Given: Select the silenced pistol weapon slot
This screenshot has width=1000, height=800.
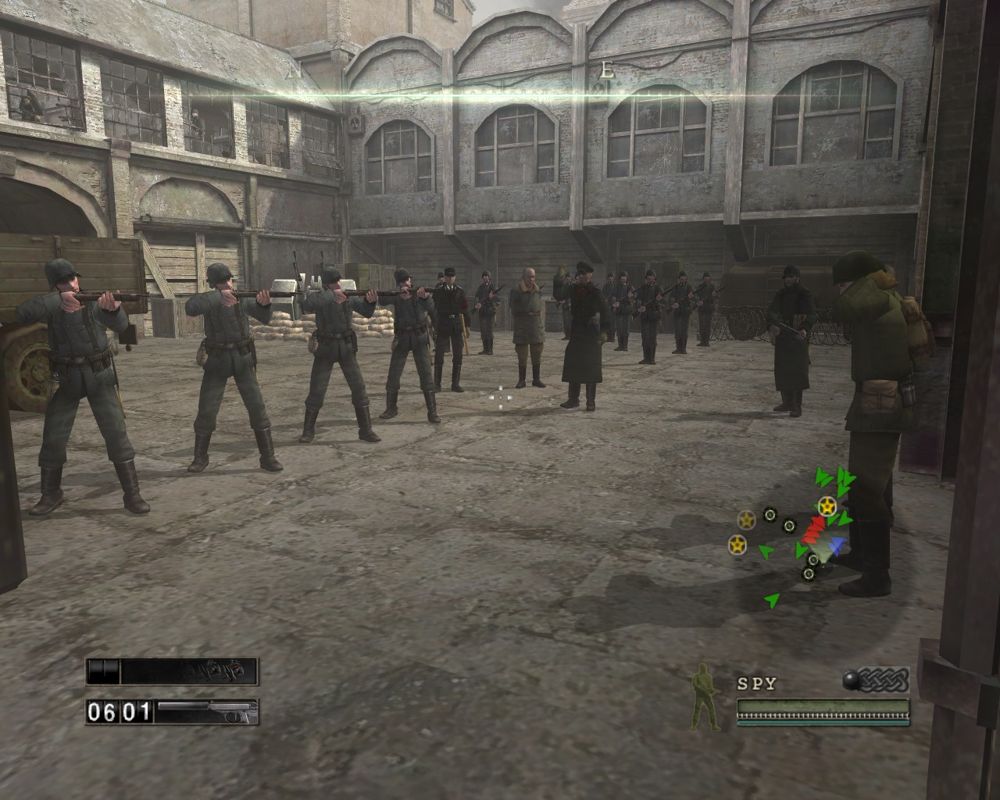Looking at the screenshot, I should pos(206,712).
